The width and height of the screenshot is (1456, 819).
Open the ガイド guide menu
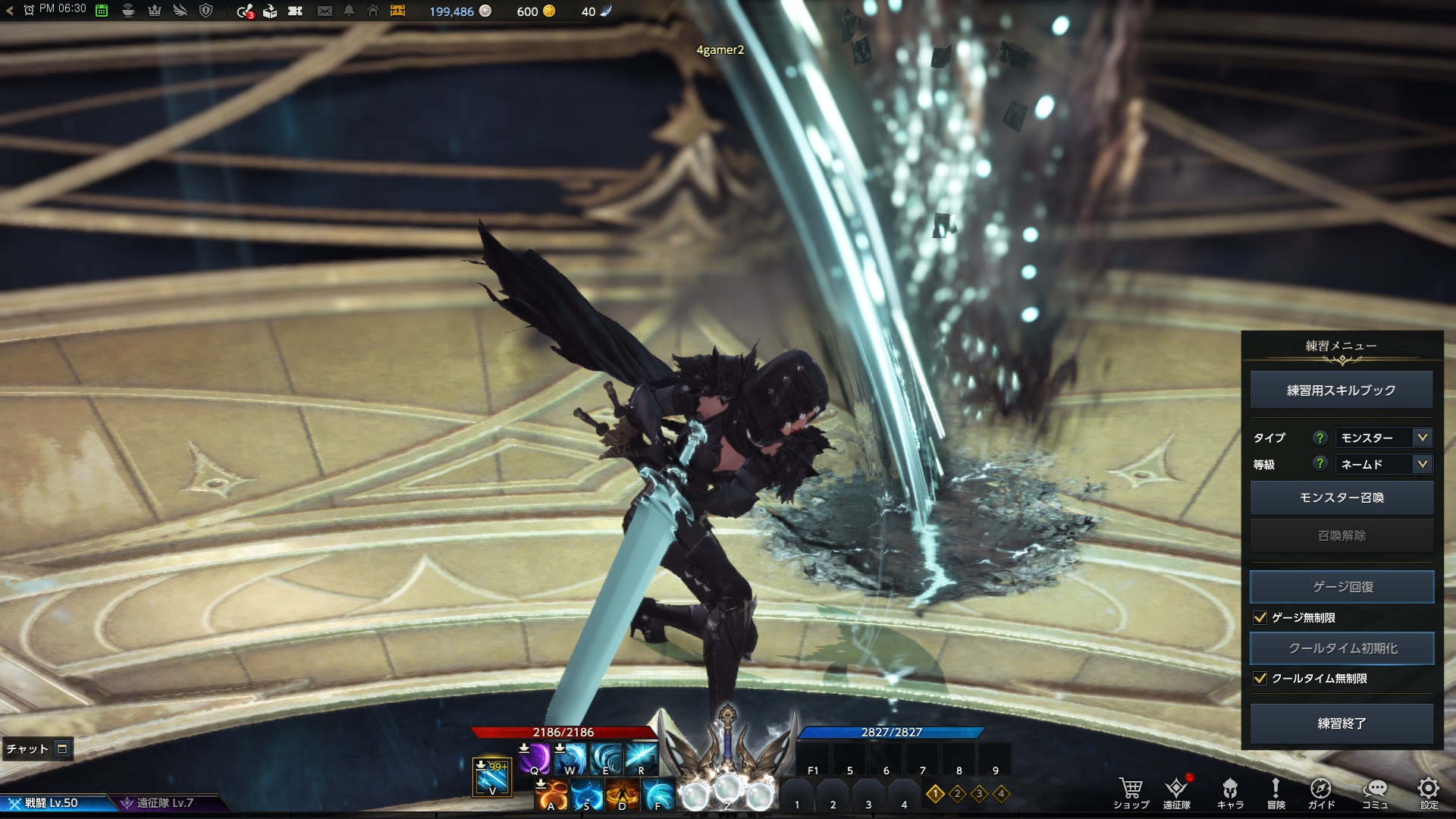[1321, 792]
